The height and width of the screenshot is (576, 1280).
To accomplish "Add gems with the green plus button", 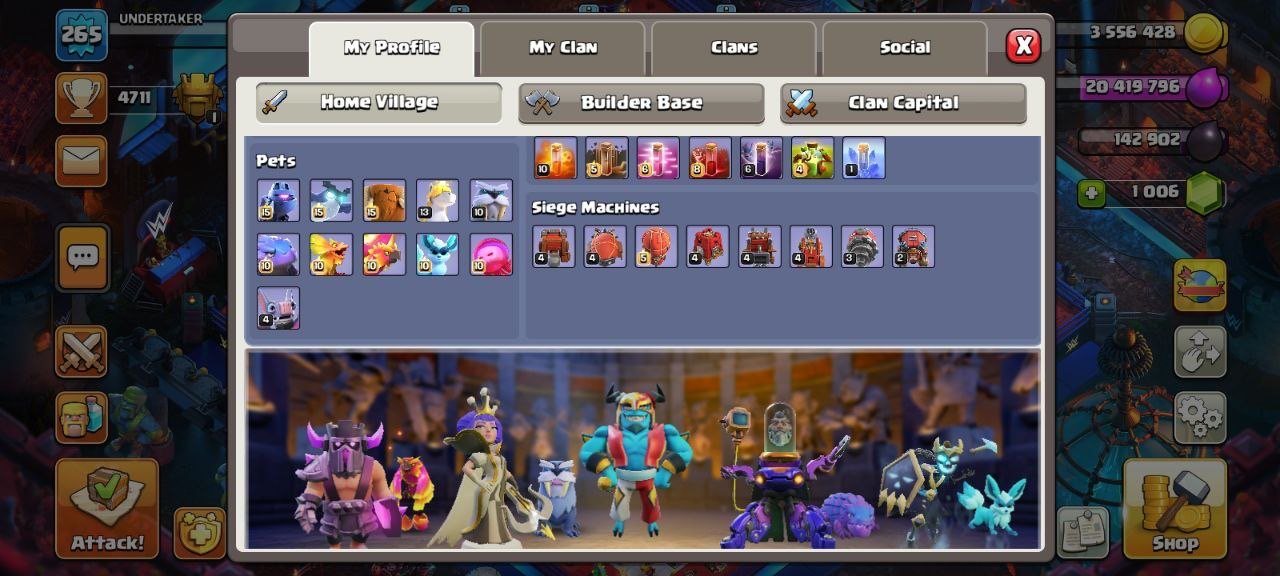I will pyautogui.click(x=1091, y=193).
